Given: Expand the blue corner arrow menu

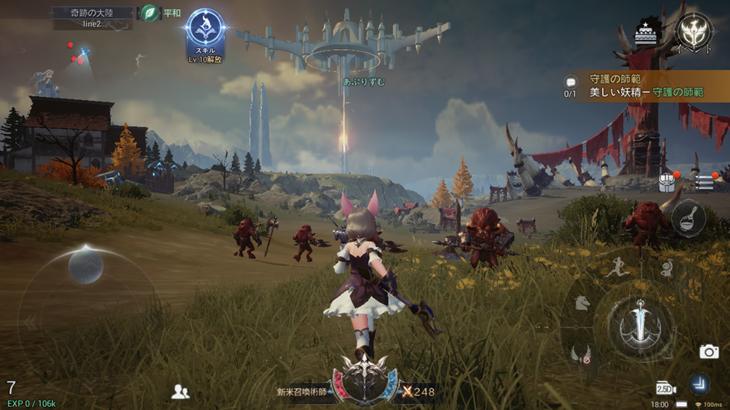Looking at the screenshot, I should pyautogui.click(x=700, y=383).
